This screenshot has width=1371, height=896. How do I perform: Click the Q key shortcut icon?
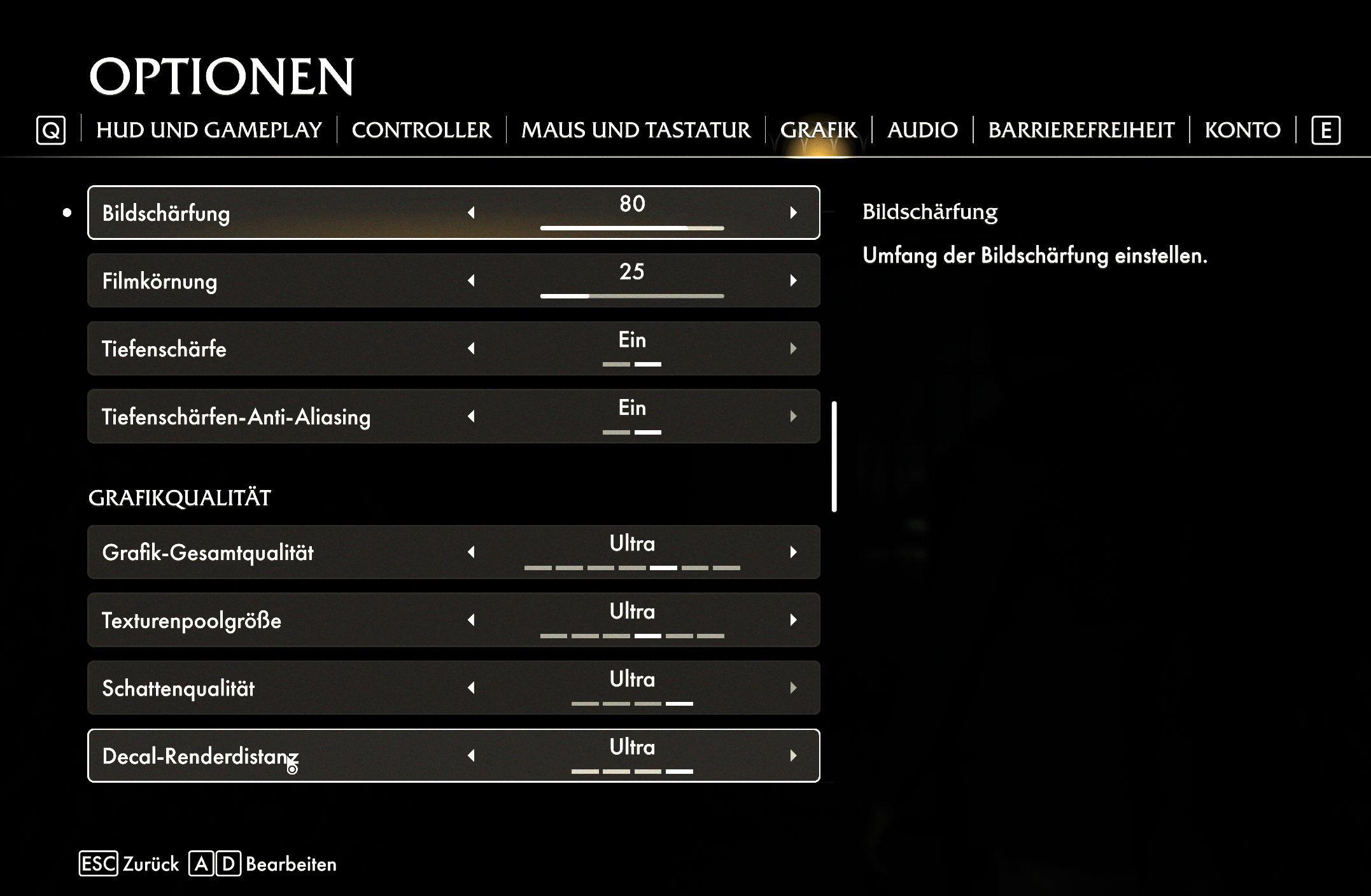[52, 130]
